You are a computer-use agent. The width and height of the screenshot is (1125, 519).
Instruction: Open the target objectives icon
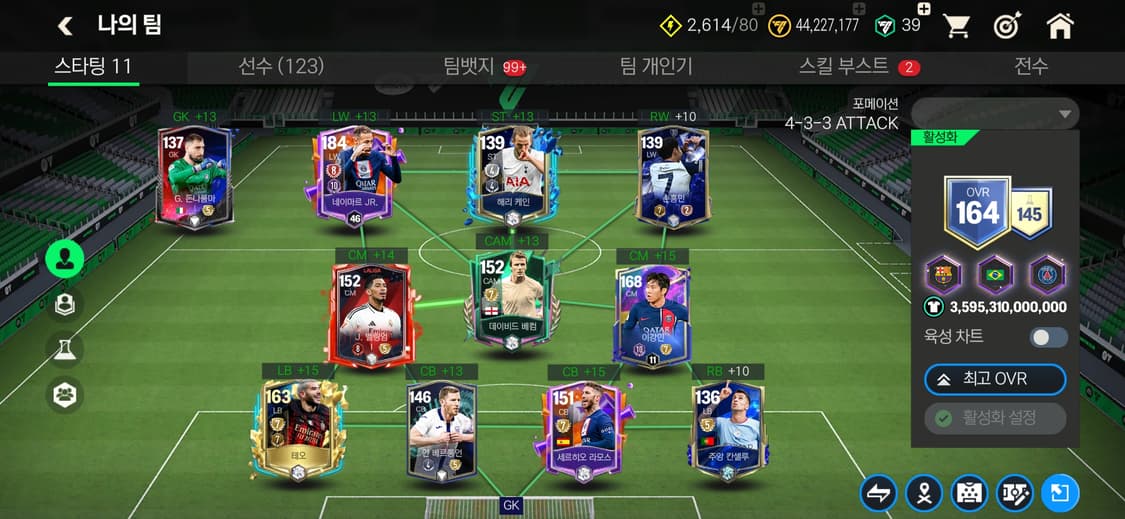[1007, 27]
